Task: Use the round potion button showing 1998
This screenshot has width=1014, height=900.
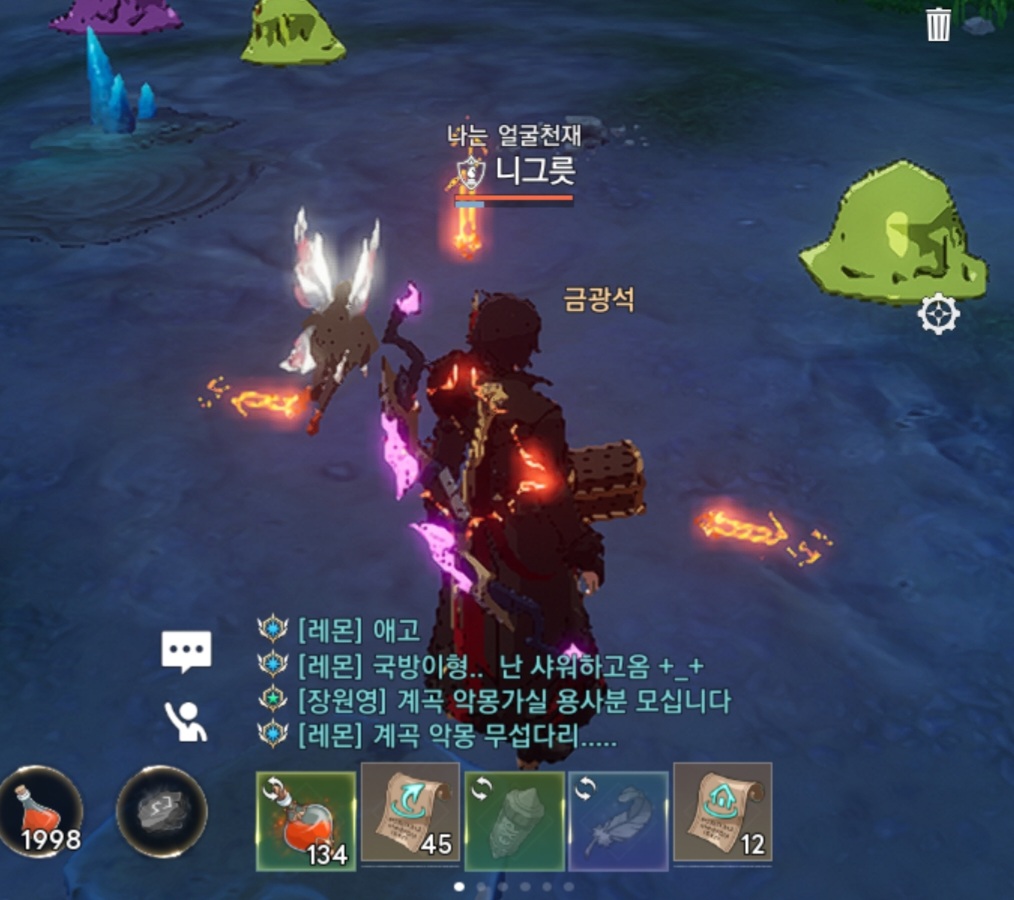Action: 41,811
